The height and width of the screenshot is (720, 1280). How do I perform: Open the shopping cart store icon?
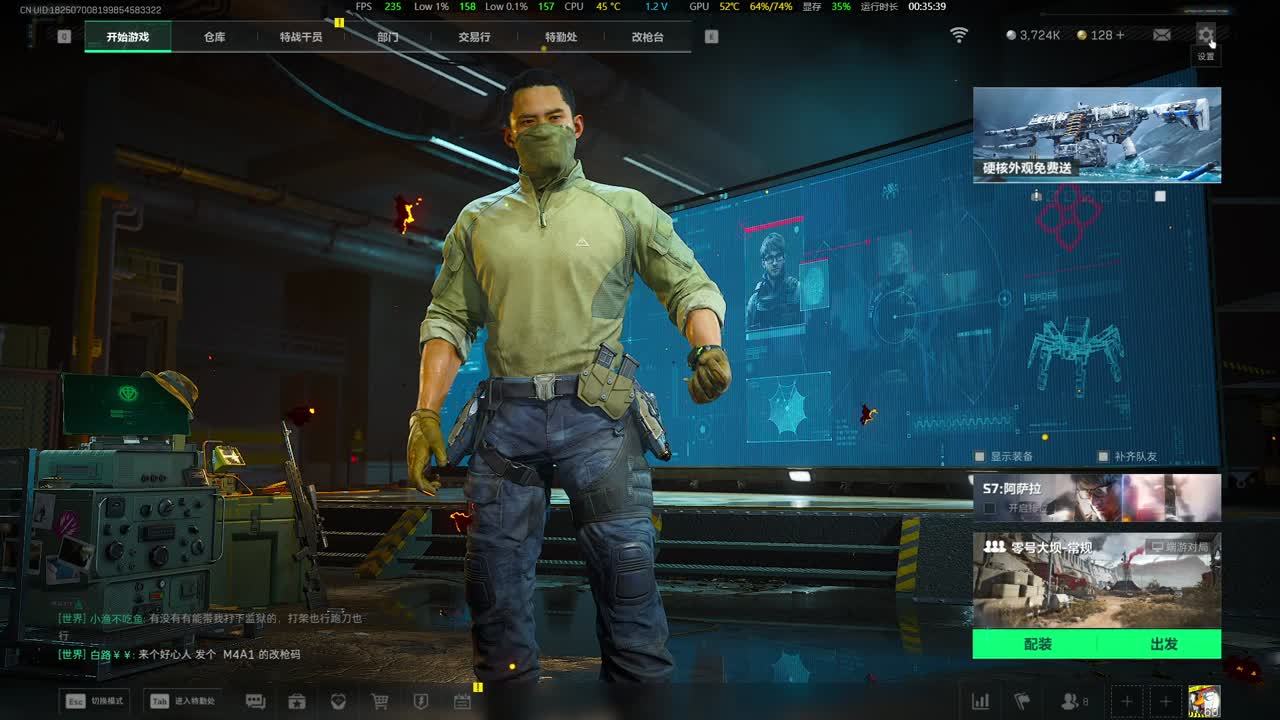click(x=380, y=701)
